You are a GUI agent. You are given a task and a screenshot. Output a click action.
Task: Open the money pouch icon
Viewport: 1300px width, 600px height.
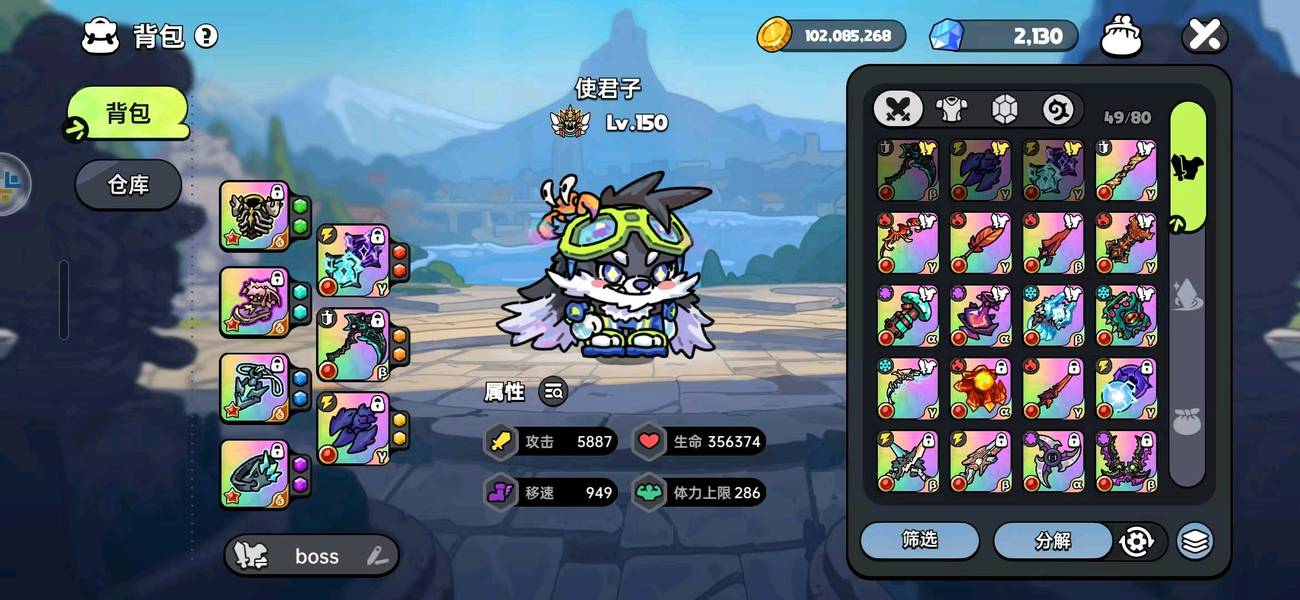click(x=1121, y=37)
